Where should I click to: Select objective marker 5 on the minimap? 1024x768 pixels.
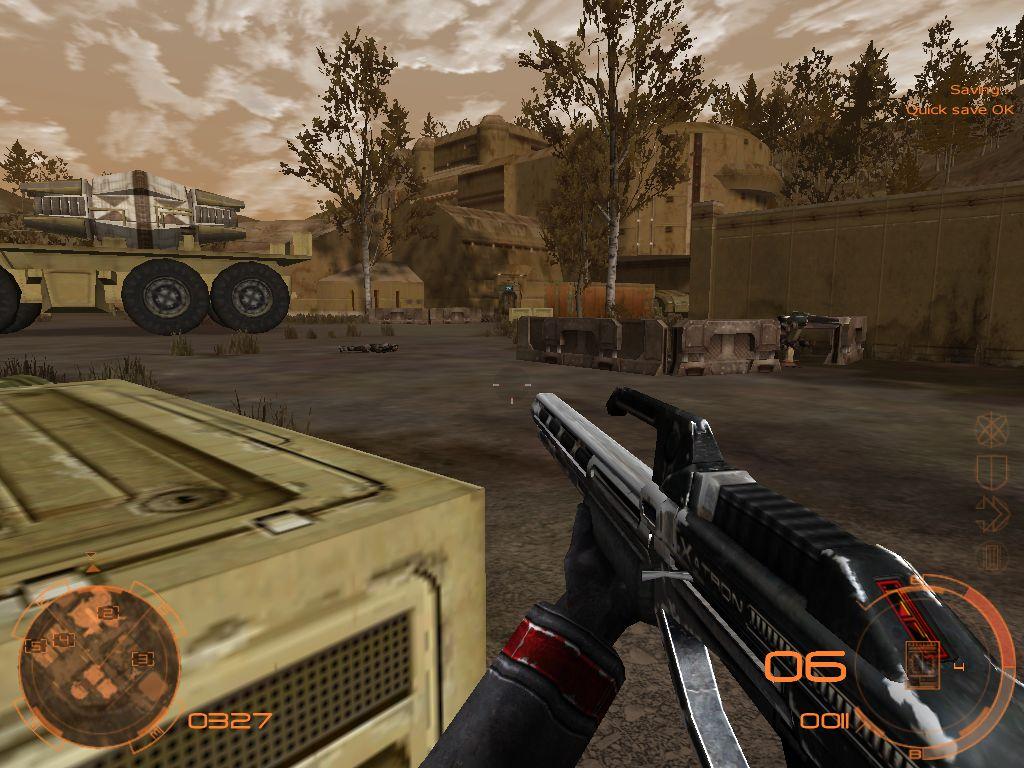point(36,646)
